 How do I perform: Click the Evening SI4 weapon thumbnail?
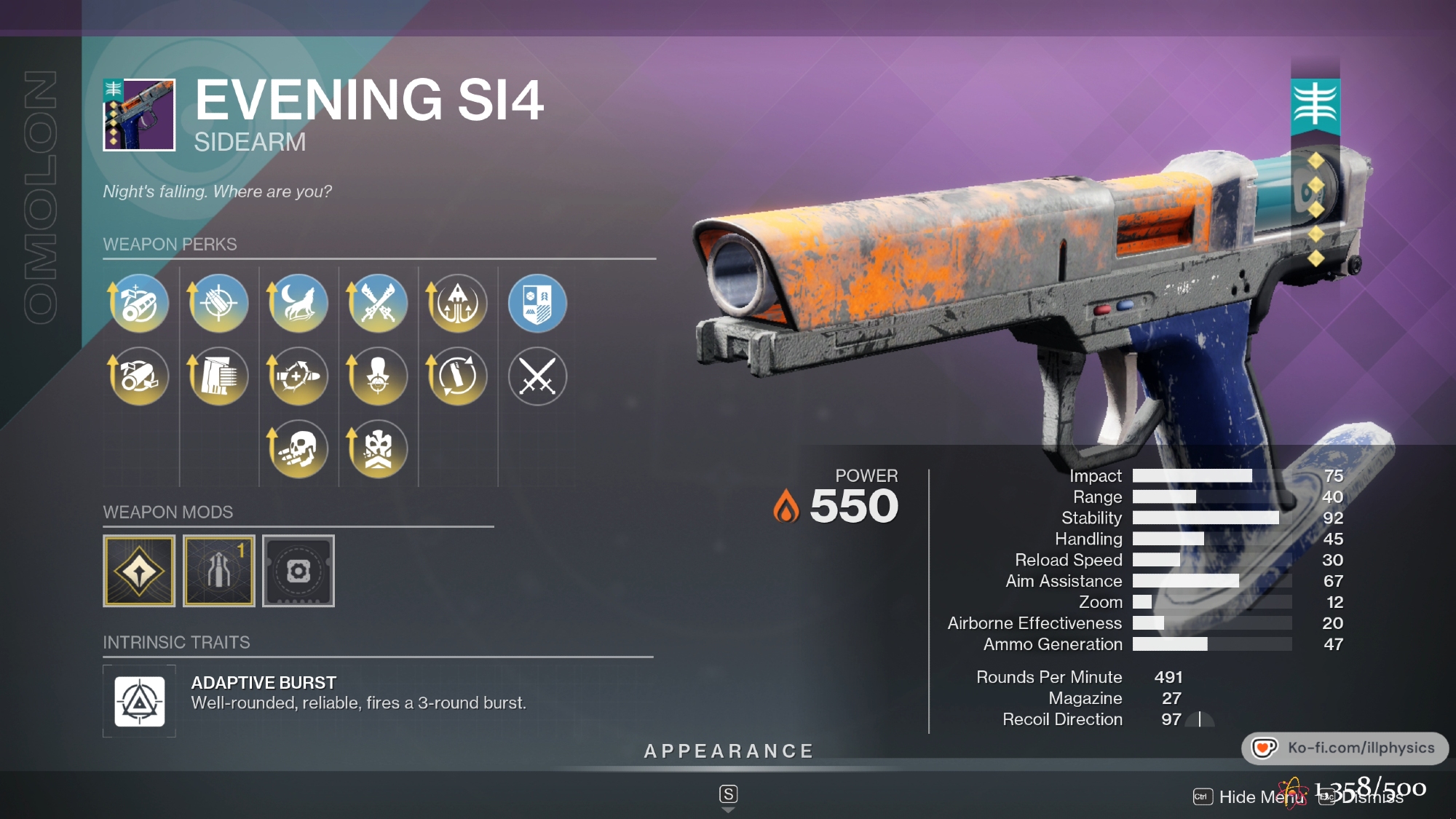point(139,115)
